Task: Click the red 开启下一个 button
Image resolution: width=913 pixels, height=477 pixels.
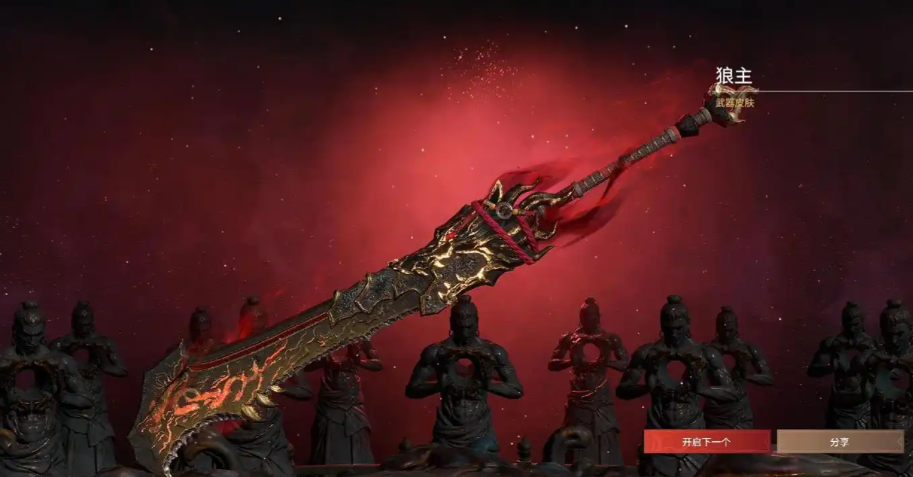Action: [x=706, y=441]
